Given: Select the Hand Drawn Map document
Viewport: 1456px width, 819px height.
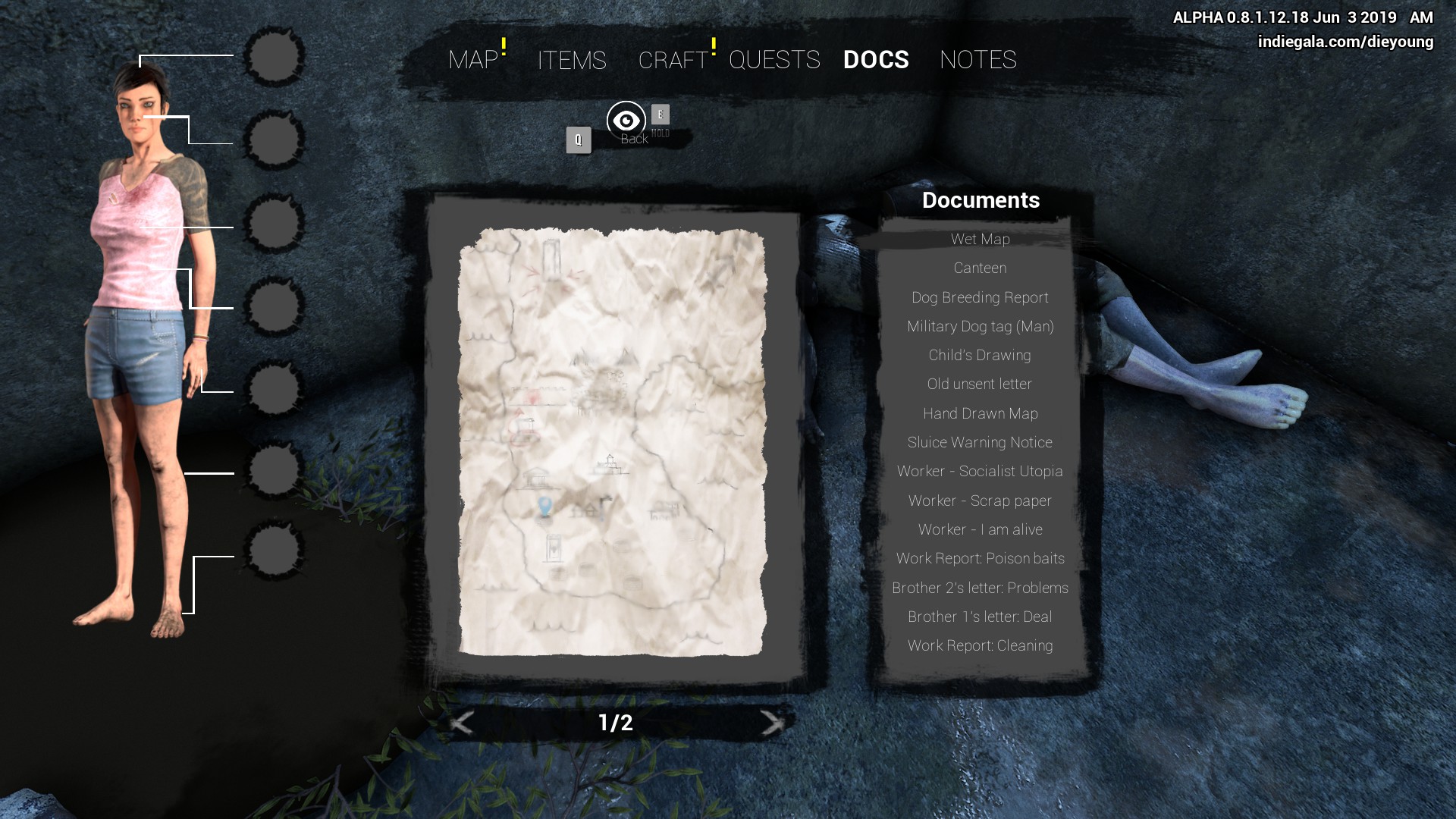Looking at the screenshot, I should [x=980, y=414].
